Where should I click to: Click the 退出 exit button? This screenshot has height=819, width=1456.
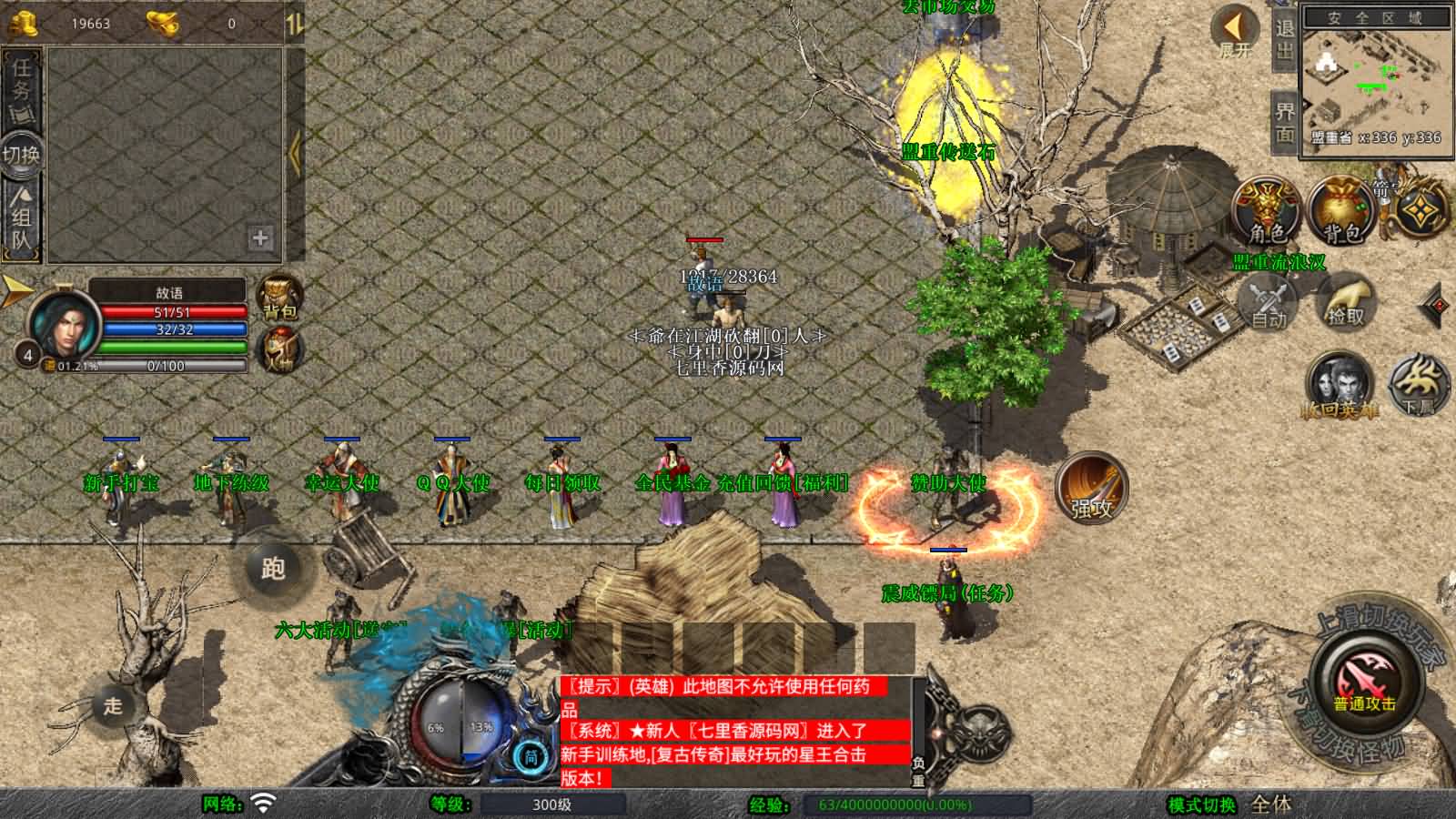(x=1284, y=39)
